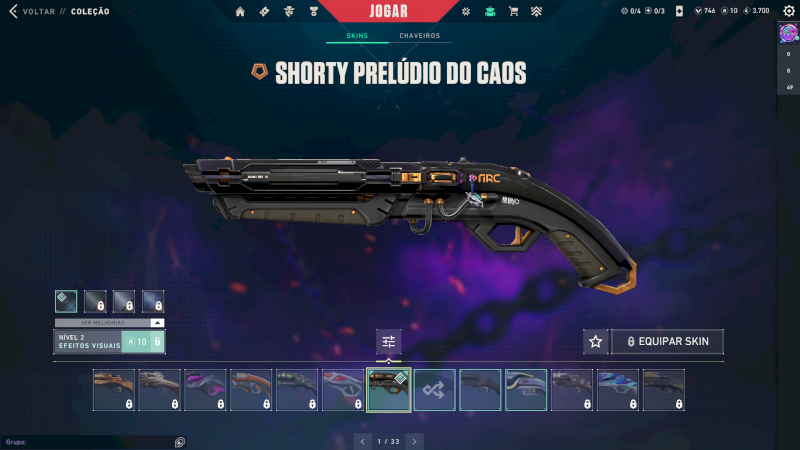The width and height of the screenshot is (800, 450).
Task: Open the filter sliders button
Action: pyautogui.click(x=389, y=342)
